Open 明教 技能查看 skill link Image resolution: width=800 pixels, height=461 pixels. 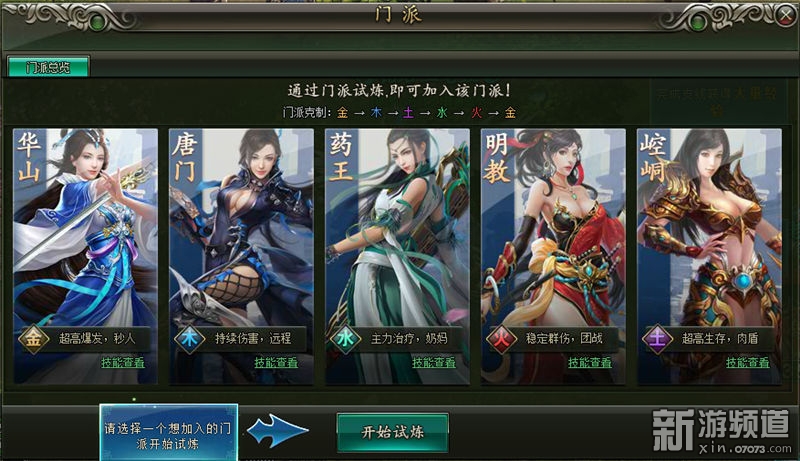pos(590,363)
